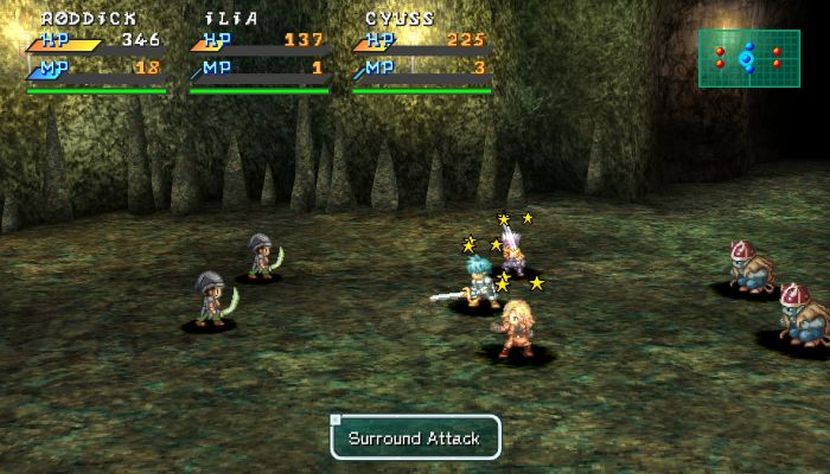This screenshot has width=830, height=474.
Task: Select Roddick's party status panel
Action: click(96, 54)
